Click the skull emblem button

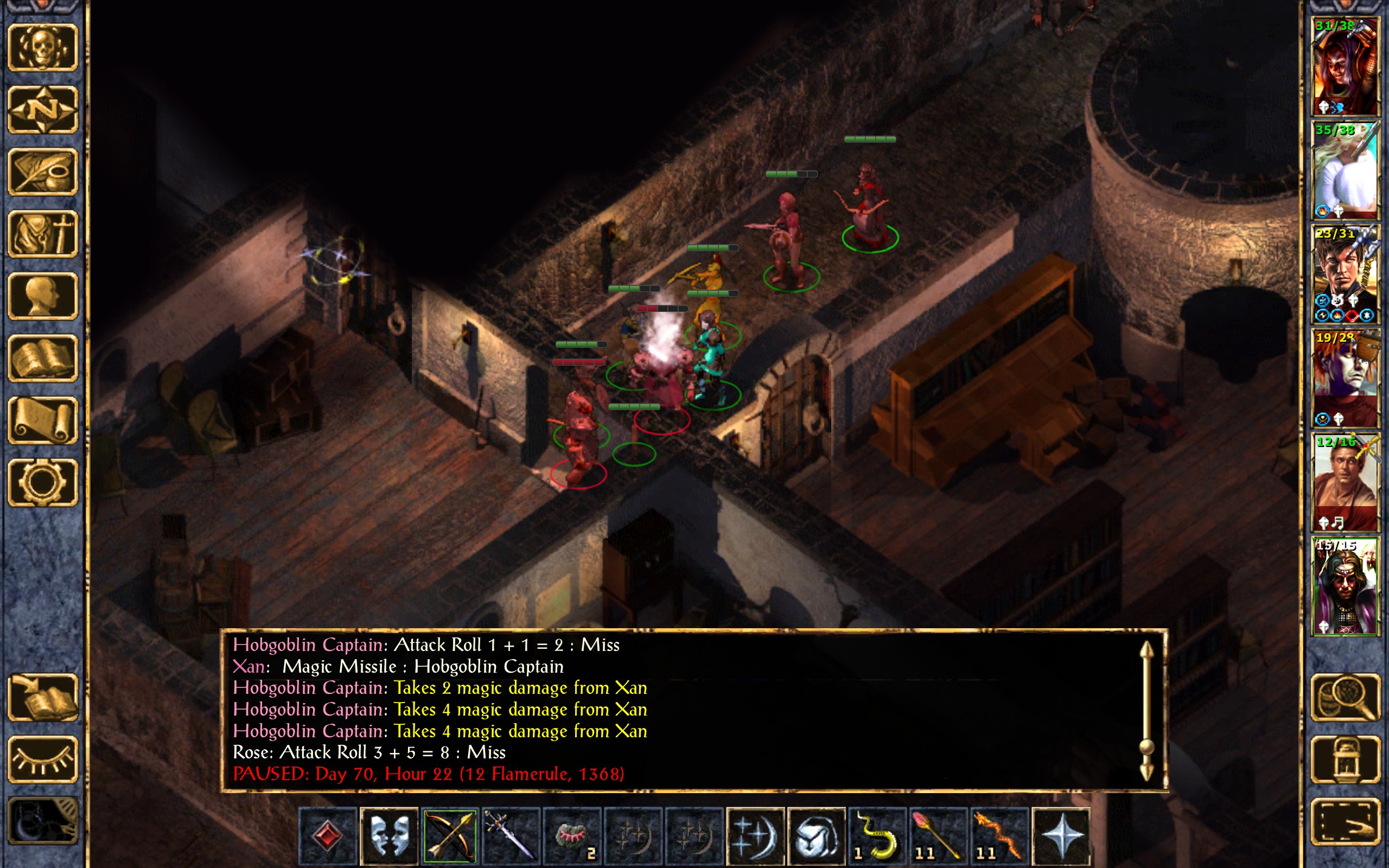click(43, 48)
